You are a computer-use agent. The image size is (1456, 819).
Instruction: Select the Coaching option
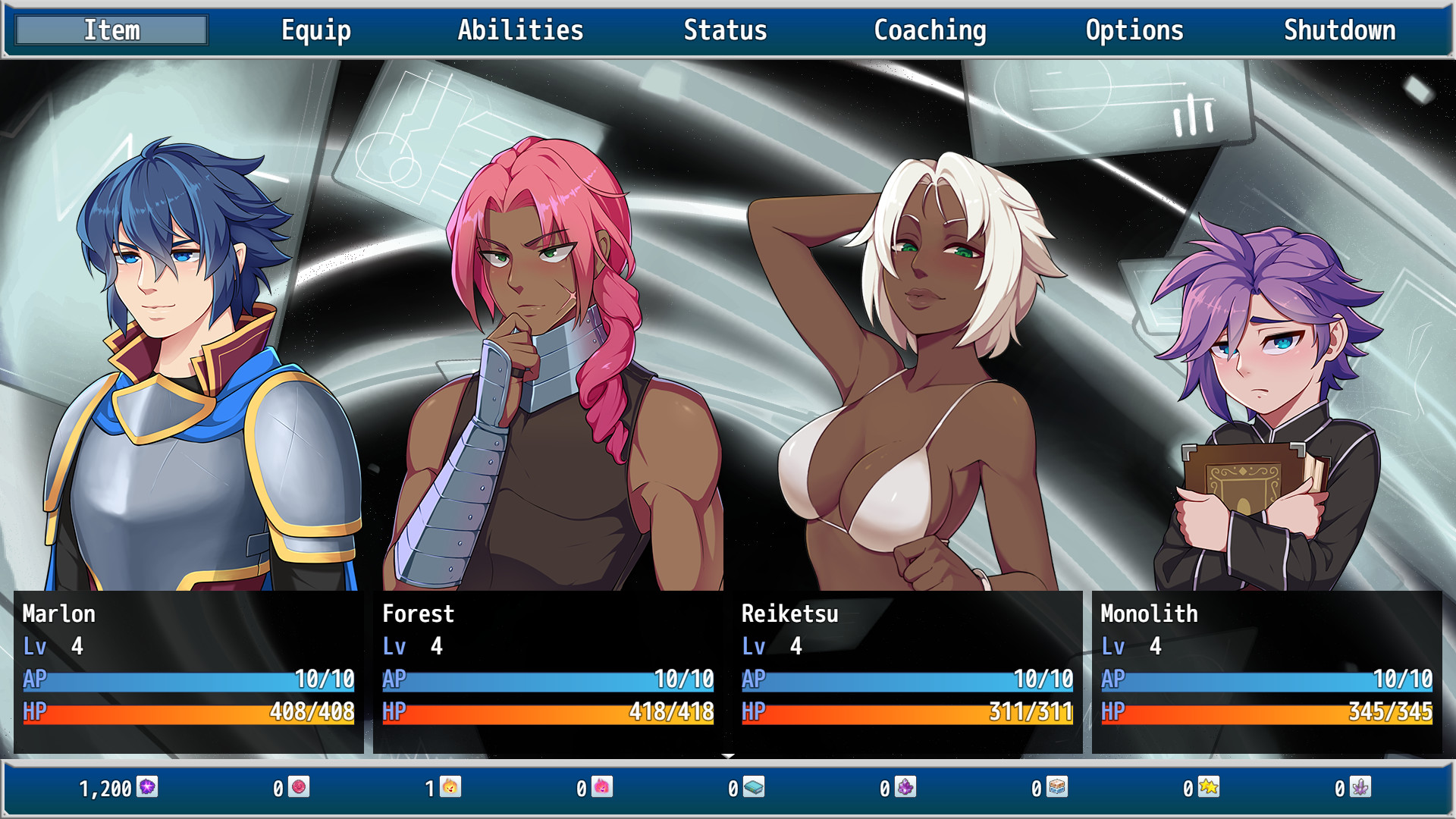[930, 30]
